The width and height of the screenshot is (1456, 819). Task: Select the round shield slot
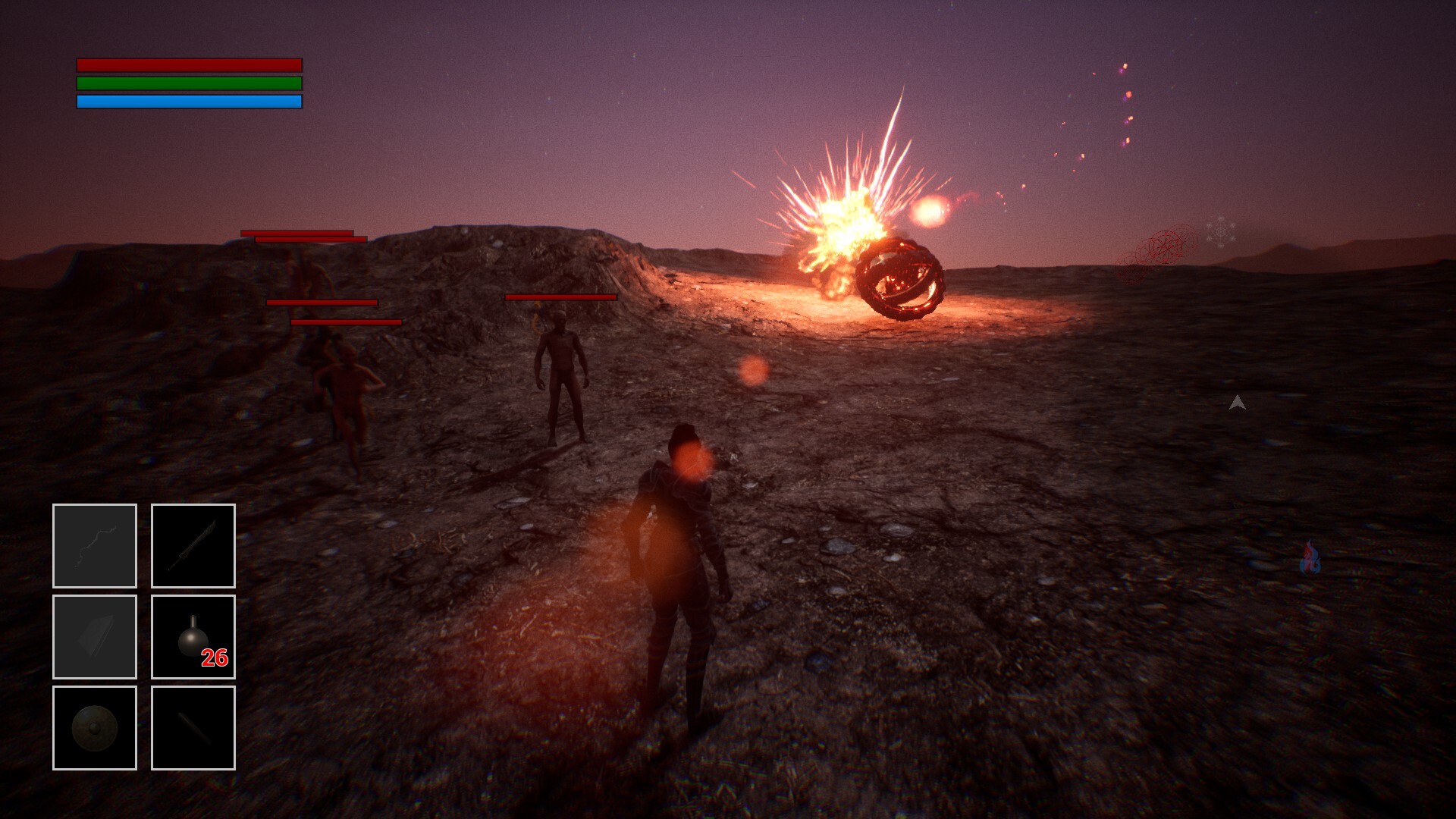95,728
